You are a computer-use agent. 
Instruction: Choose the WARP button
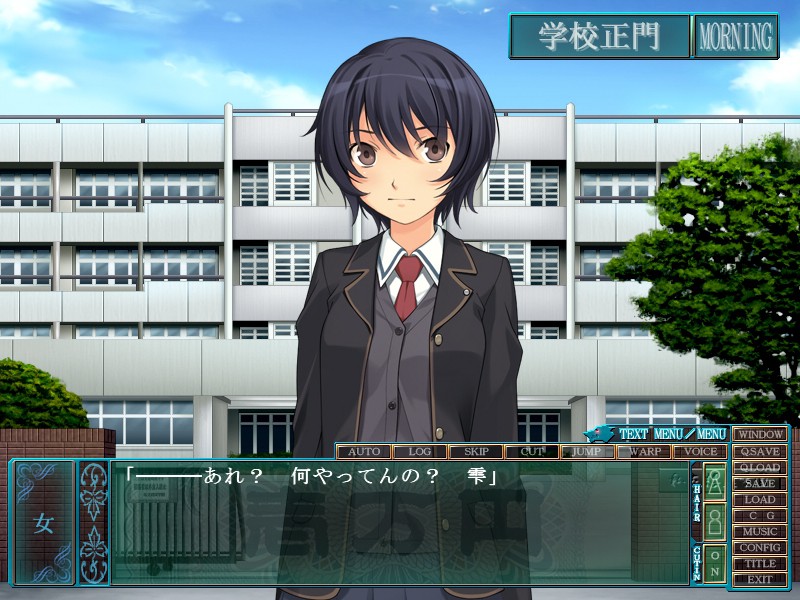click(643, 452)
